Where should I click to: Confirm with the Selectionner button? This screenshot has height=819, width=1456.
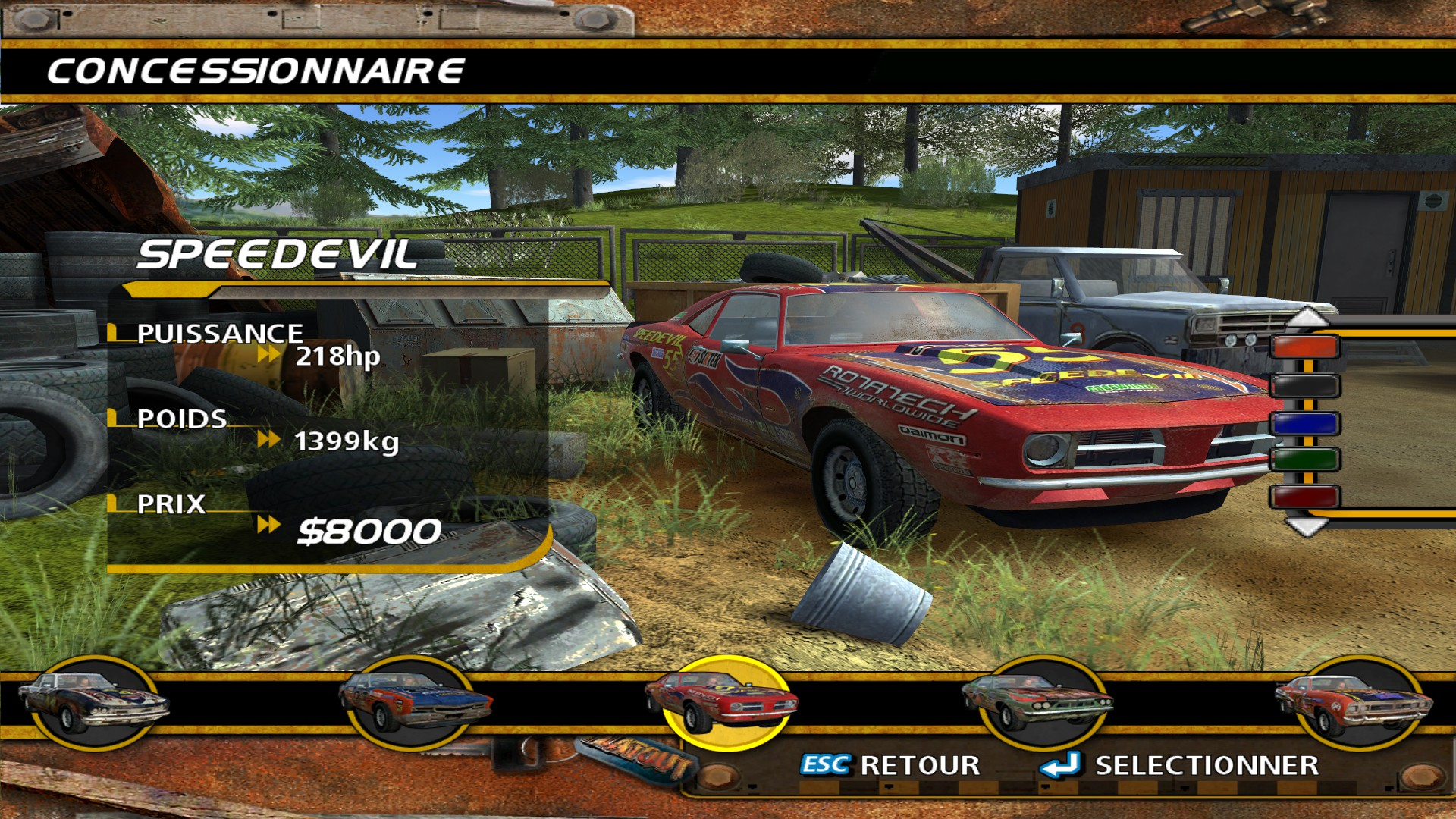(1180, 766)
